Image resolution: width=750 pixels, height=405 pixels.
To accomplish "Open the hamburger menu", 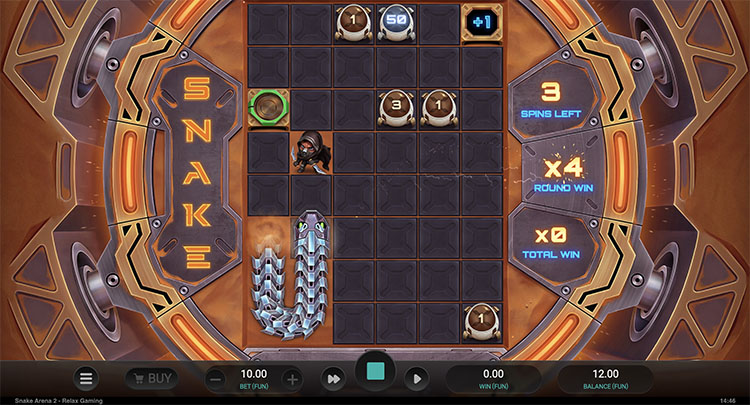I will (x=87, y=378).
